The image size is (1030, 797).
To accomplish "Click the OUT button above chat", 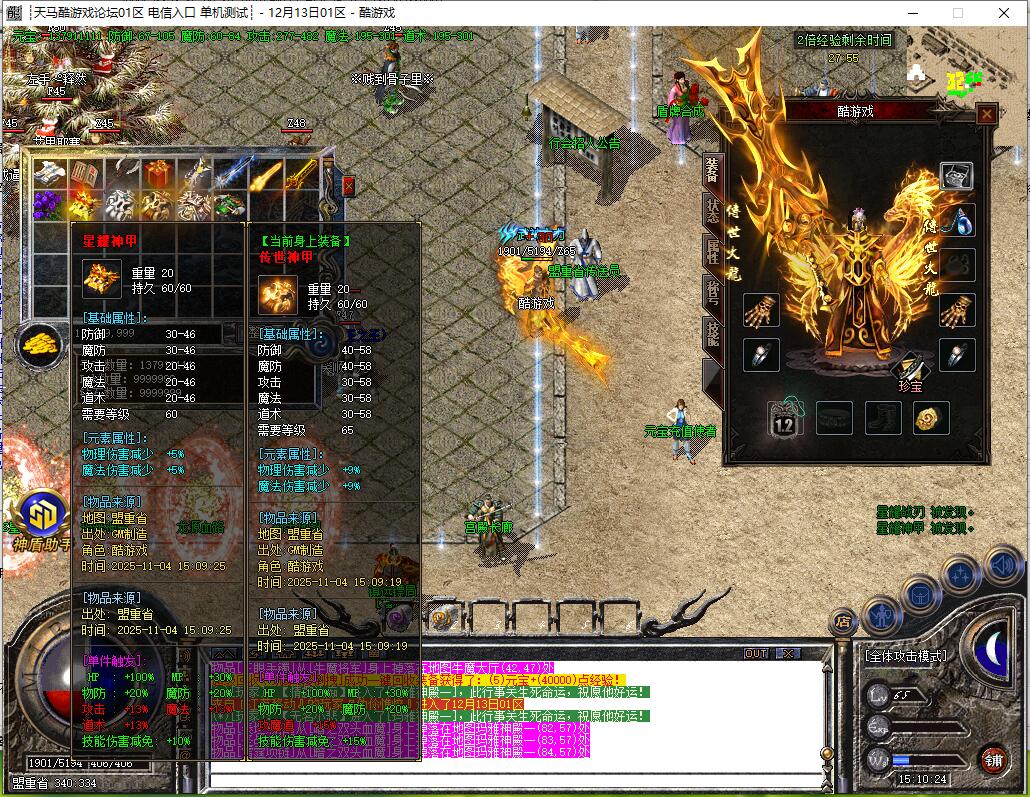I will [757, 653].
